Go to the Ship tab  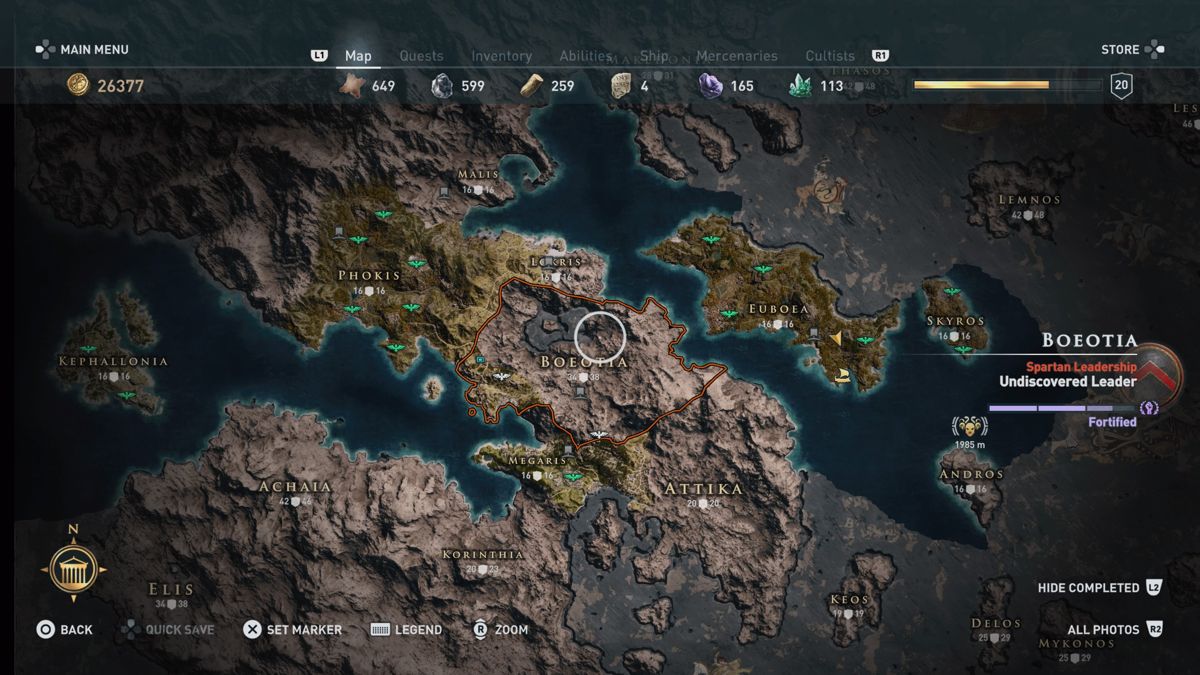click(x=654, y=56)
